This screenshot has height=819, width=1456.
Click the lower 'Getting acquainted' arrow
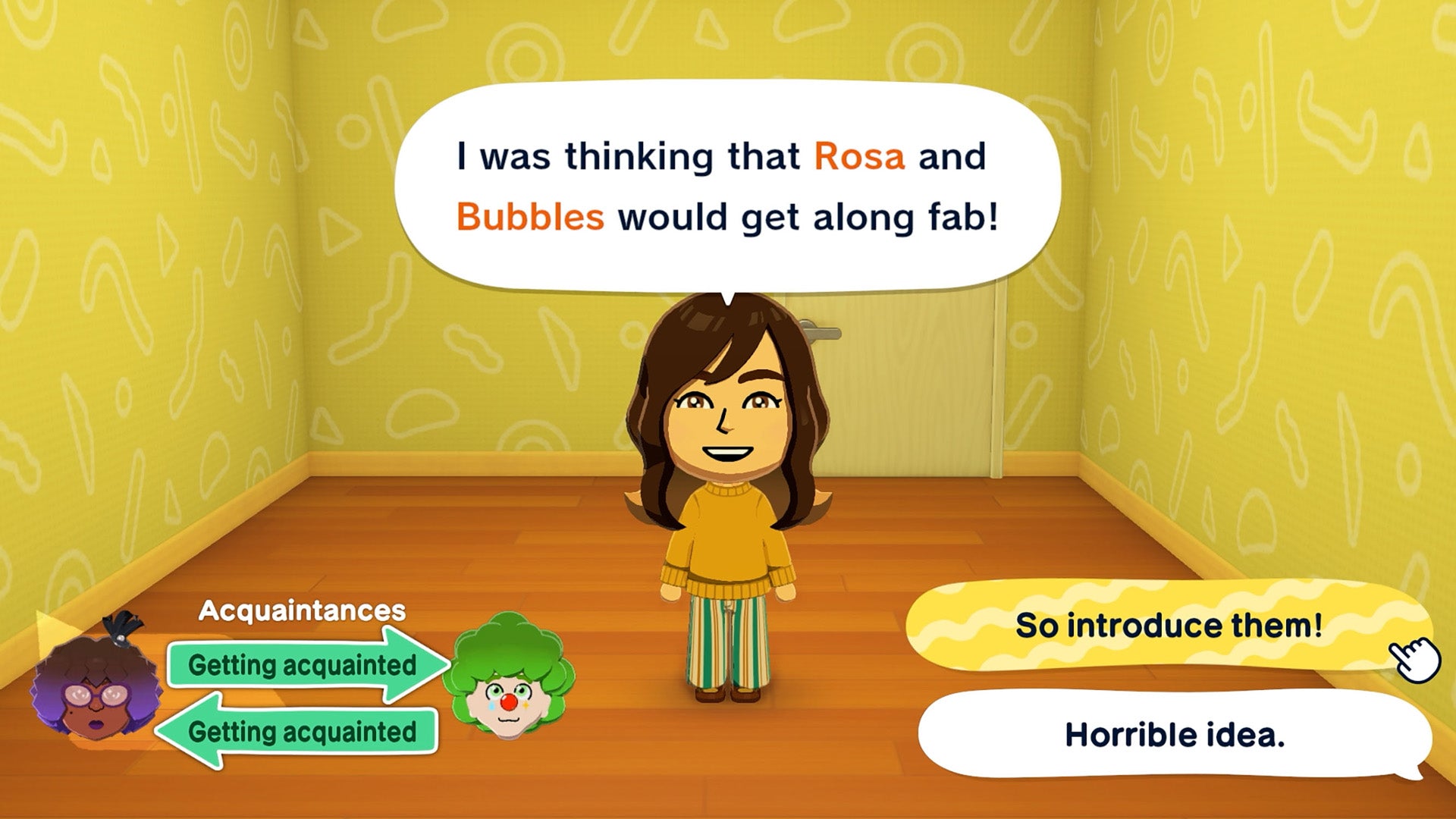pos(296,730)
